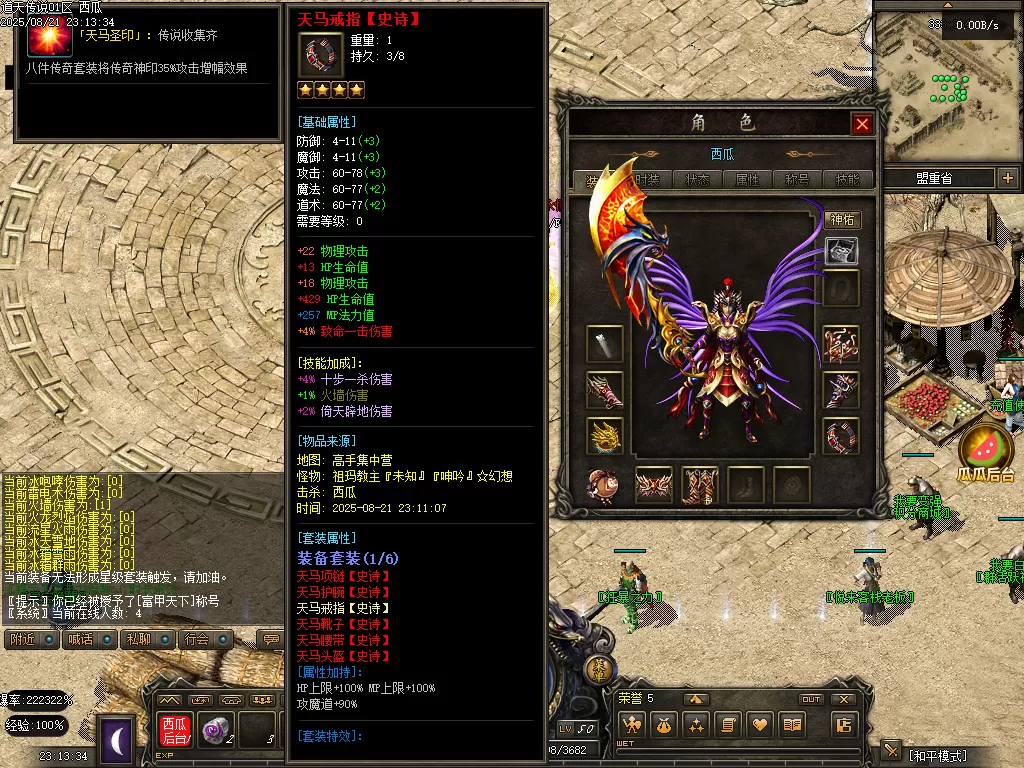Expand the map with the plus button
Viewport: 1024px width, 768px height.
(1007, 178)
